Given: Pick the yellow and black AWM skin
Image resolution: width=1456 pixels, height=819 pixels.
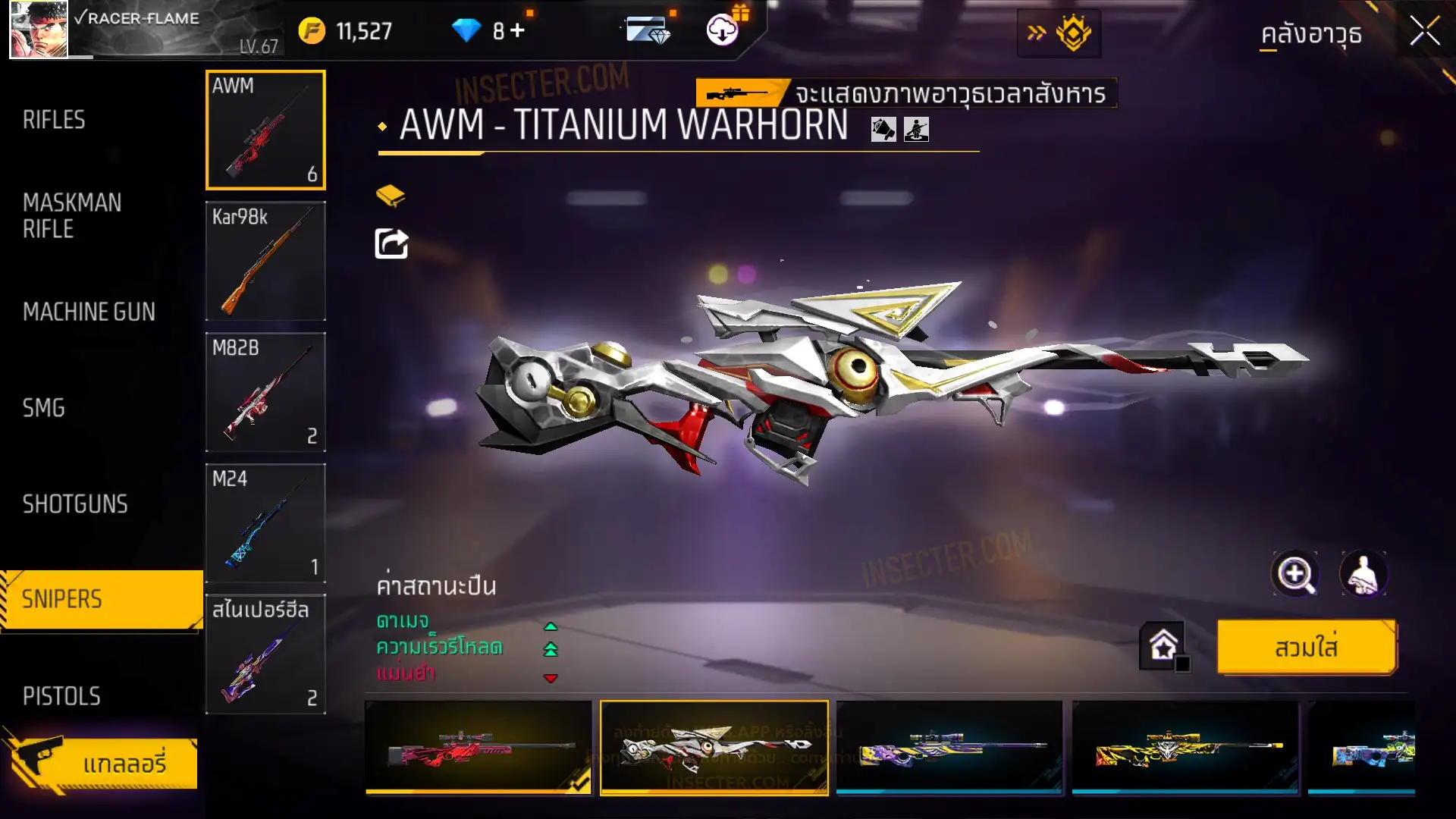Looking at the screenshot, I should coord(1185,748).
